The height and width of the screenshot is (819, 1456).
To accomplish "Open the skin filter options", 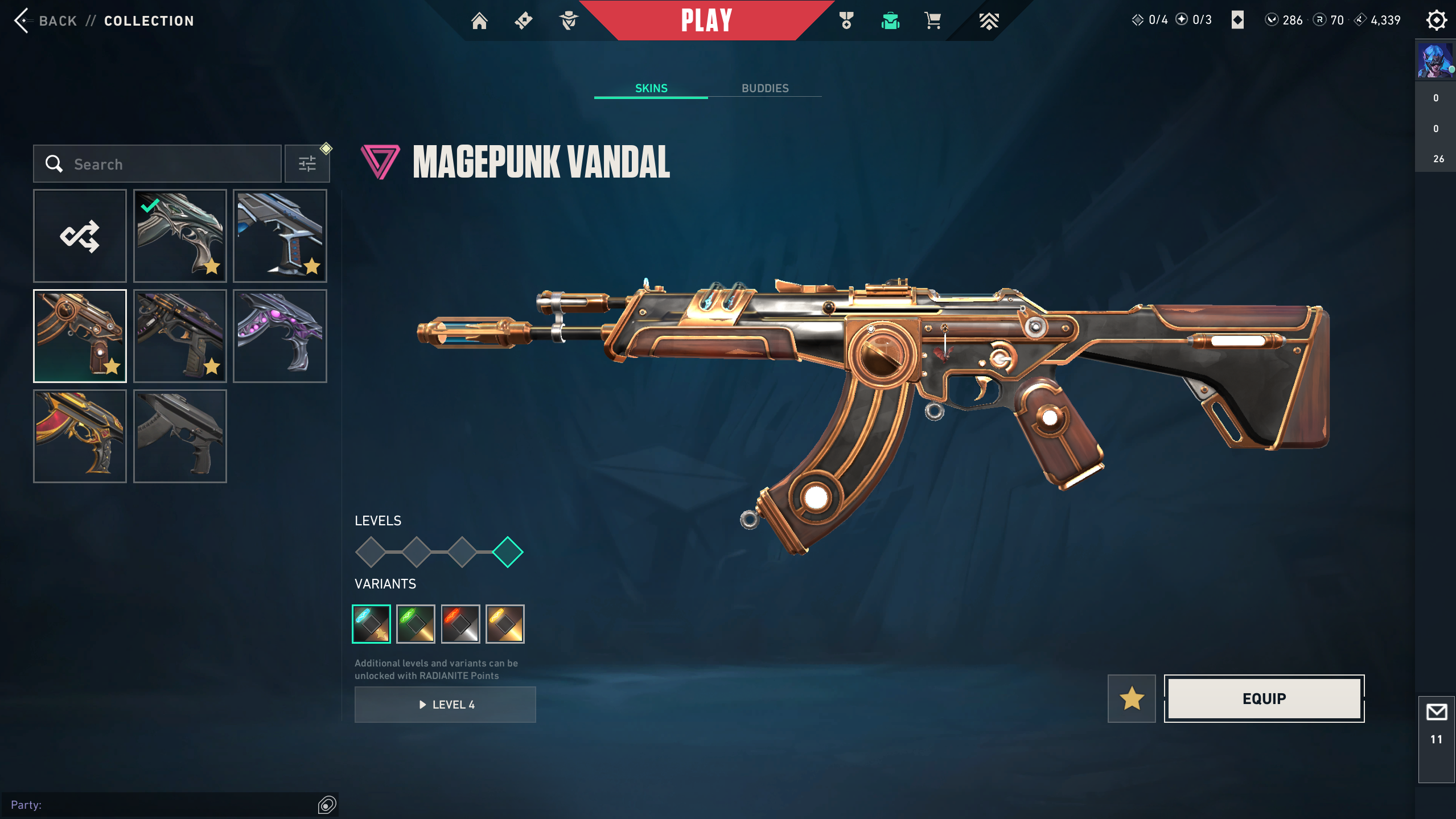I will tap(307, 164).
